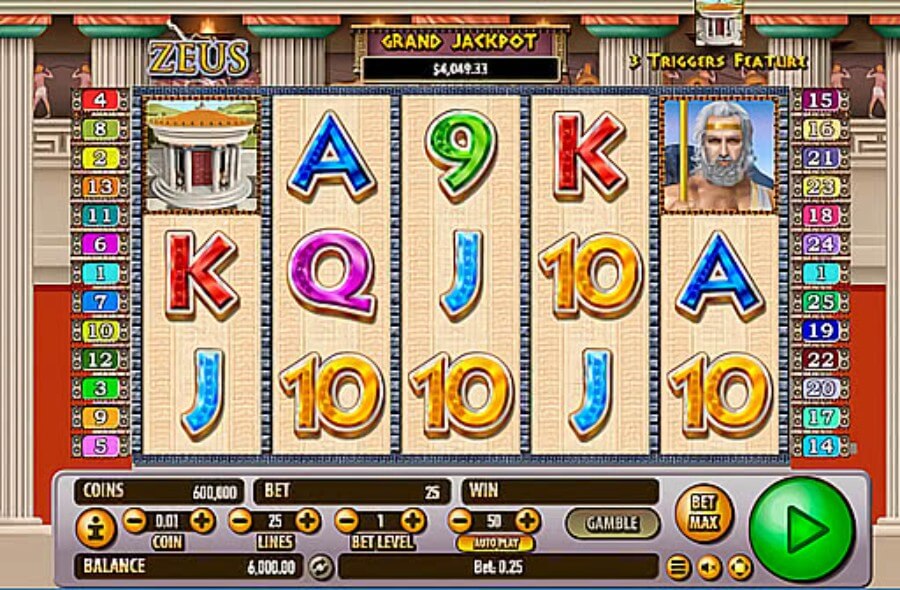Lower the bet level
This screenshot has width=900, height=590.
pos(346,521)
